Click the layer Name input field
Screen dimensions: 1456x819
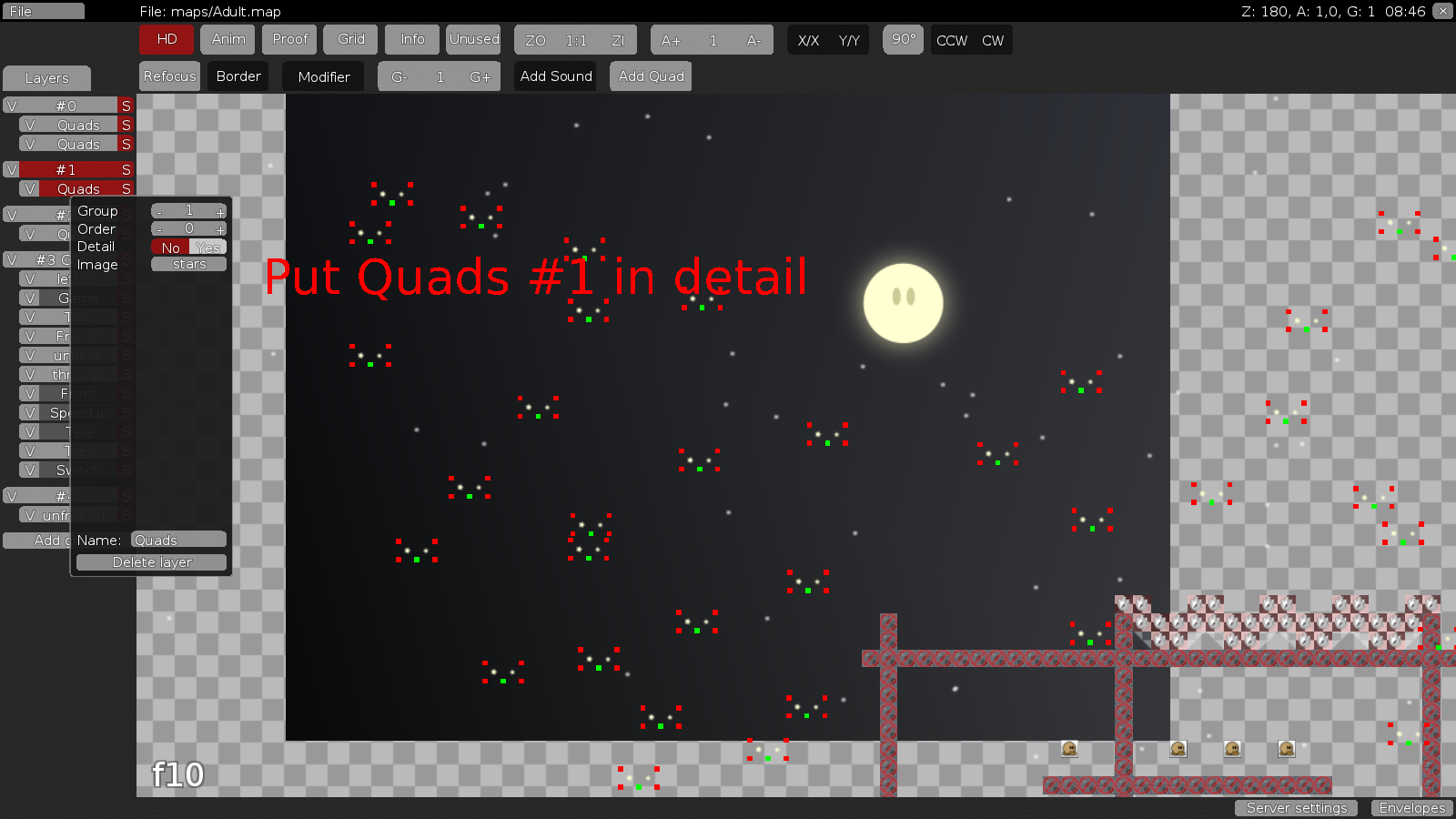(177, 540)
